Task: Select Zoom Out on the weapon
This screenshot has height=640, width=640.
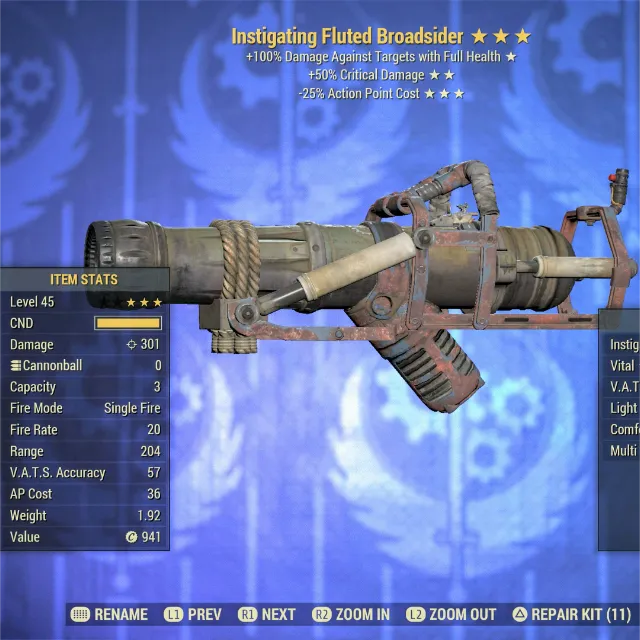Action: [x=451, y=614]
